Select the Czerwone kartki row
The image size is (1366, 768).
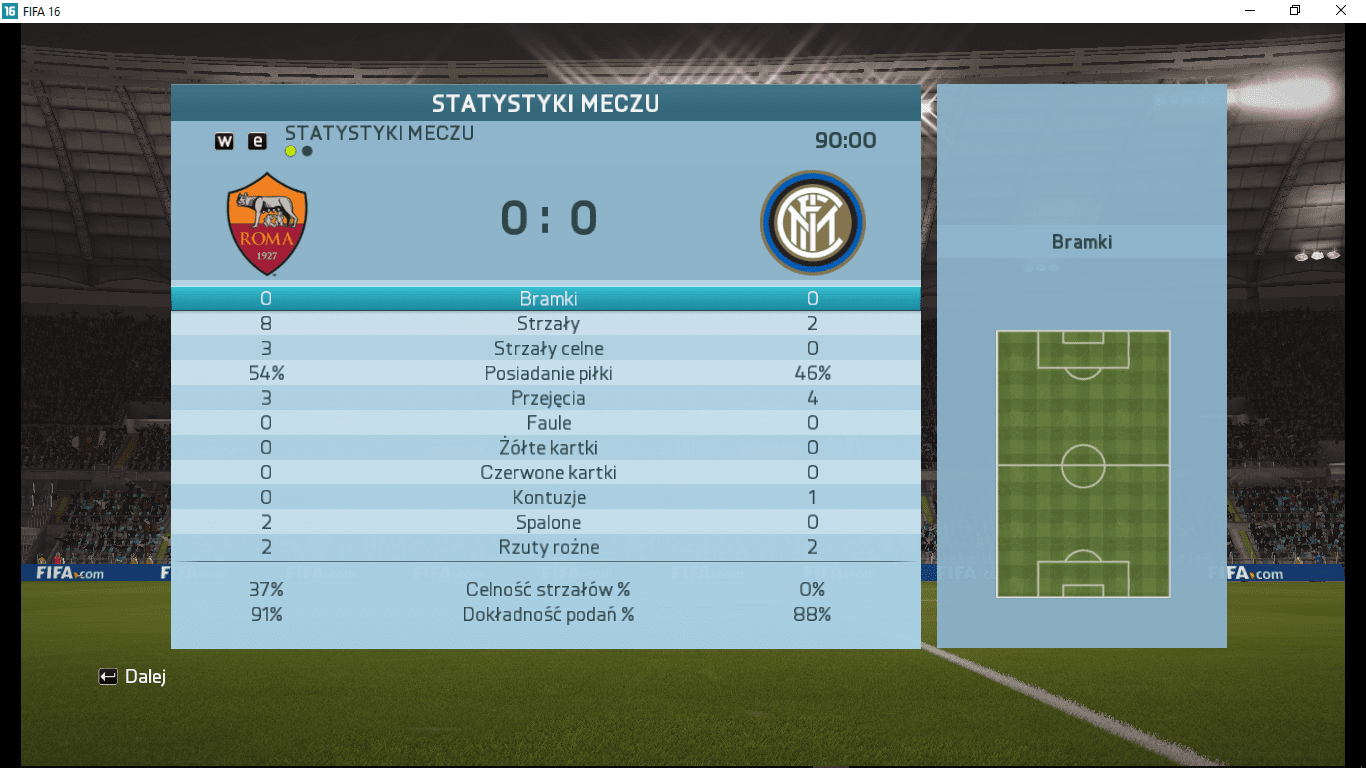click(x=547, y=473)
